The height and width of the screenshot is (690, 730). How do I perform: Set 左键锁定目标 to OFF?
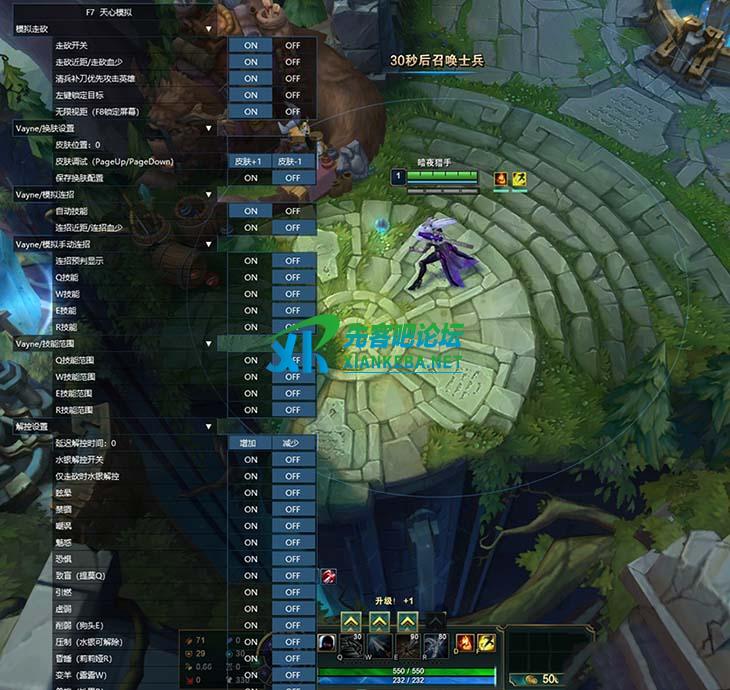292,95
